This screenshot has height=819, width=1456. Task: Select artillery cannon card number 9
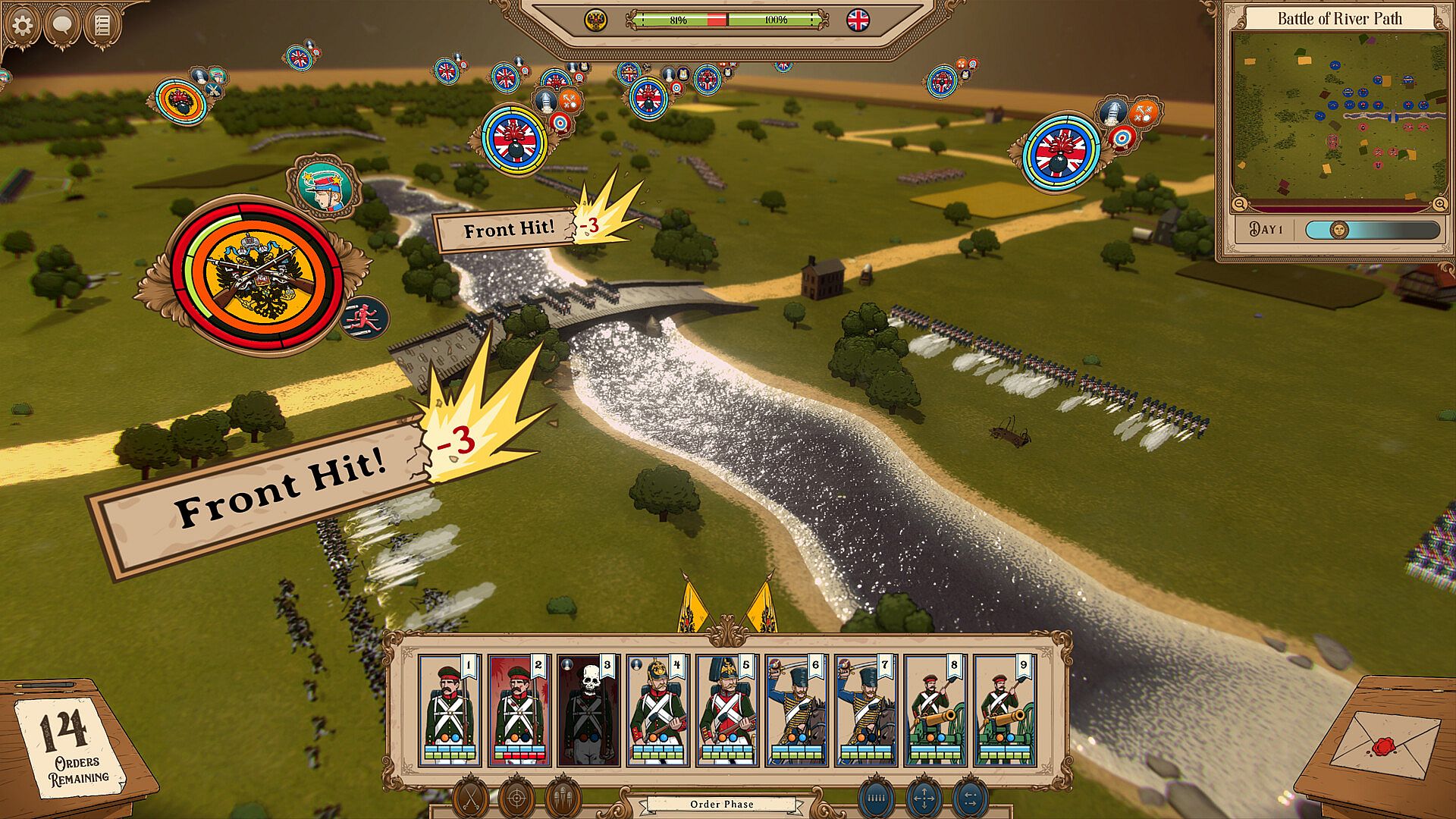pyautogui.click(x=1004, y=711)
